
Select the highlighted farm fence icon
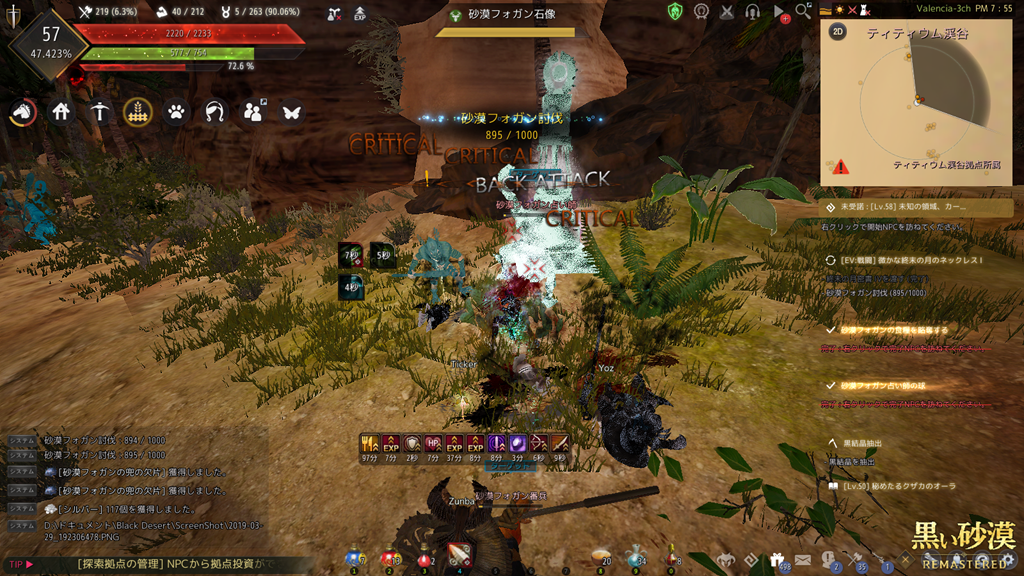(138, 112)
